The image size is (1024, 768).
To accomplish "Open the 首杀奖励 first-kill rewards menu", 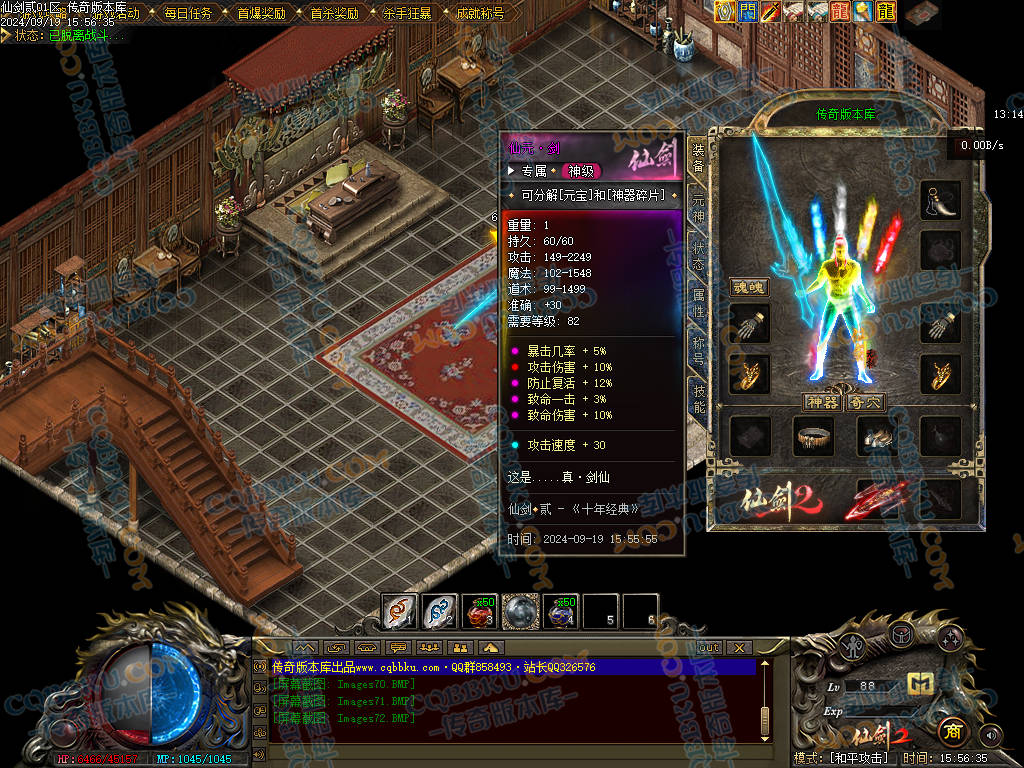I will click(334, 14).
